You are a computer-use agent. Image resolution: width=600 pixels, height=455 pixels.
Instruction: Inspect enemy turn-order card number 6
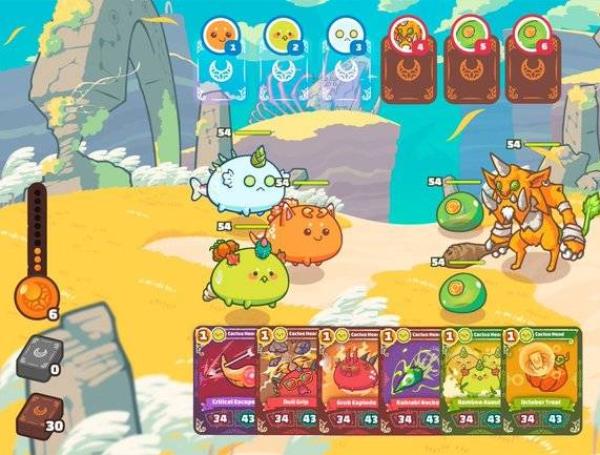pyautogui.click(x=532, y=60)
